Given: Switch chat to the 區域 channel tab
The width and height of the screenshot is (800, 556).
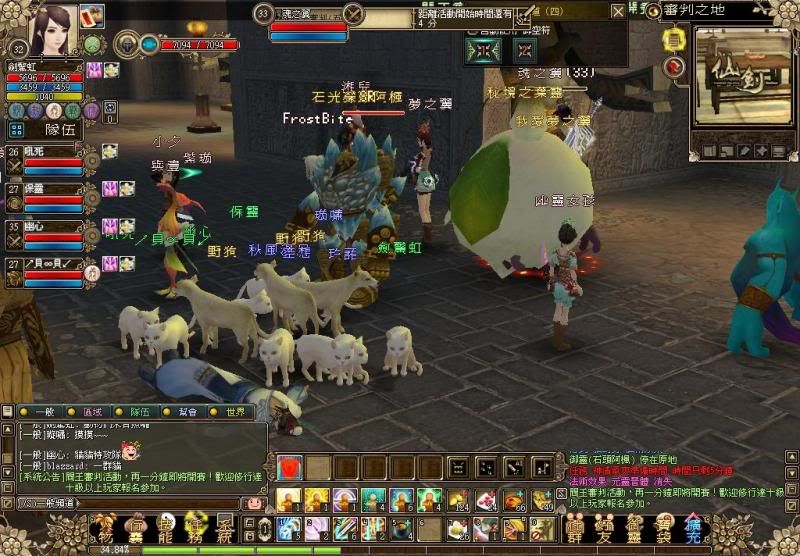Looking at the screenshot, I should tap(92, 411).
